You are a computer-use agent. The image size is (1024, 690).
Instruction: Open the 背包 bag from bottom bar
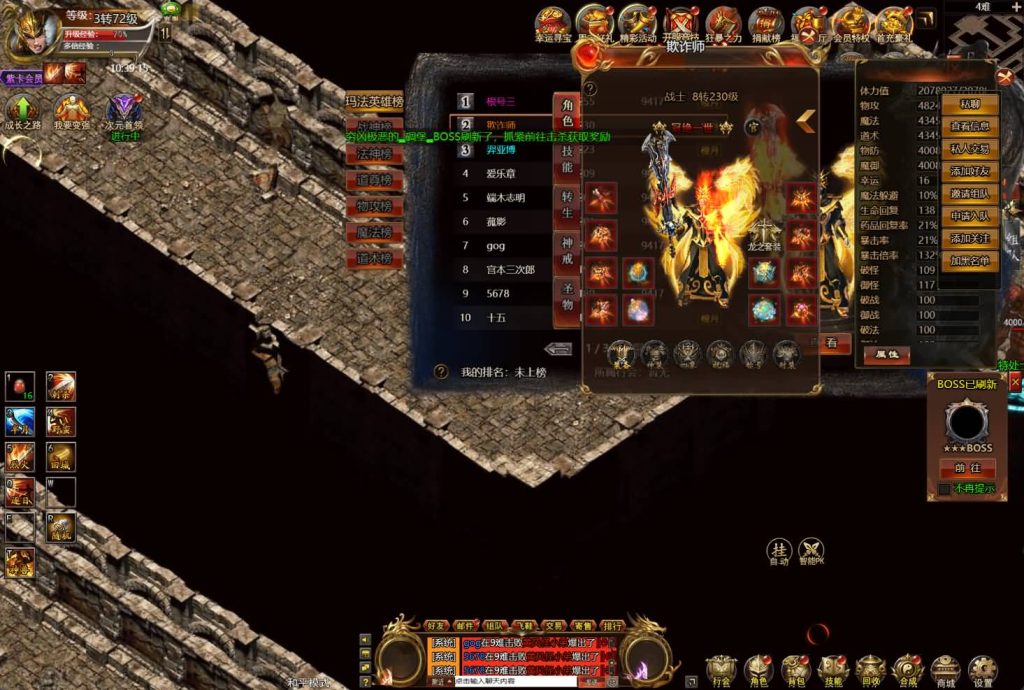point(795,669)
